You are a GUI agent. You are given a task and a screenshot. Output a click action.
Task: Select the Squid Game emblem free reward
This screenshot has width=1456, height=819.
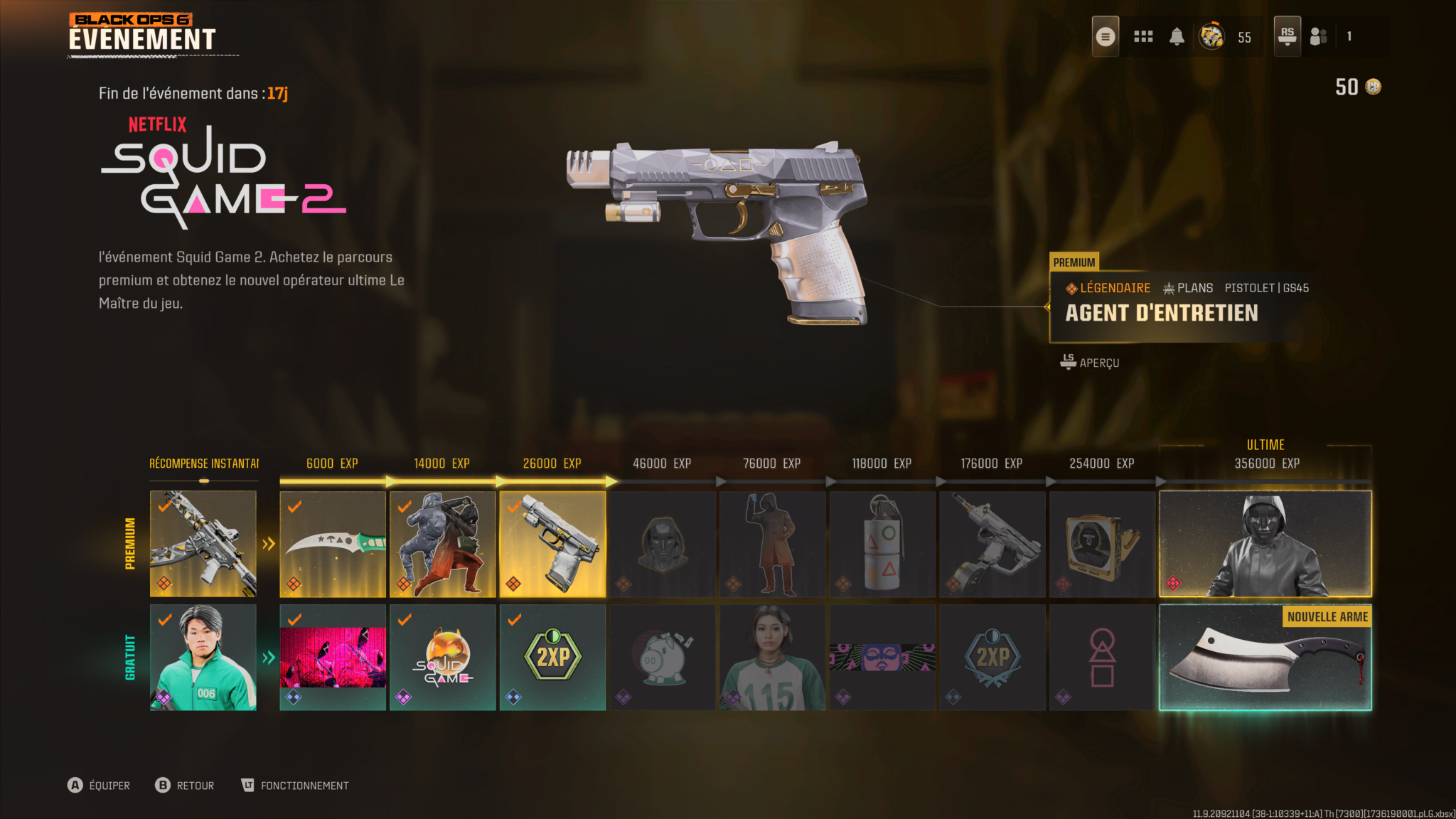[x=442, y=658]
